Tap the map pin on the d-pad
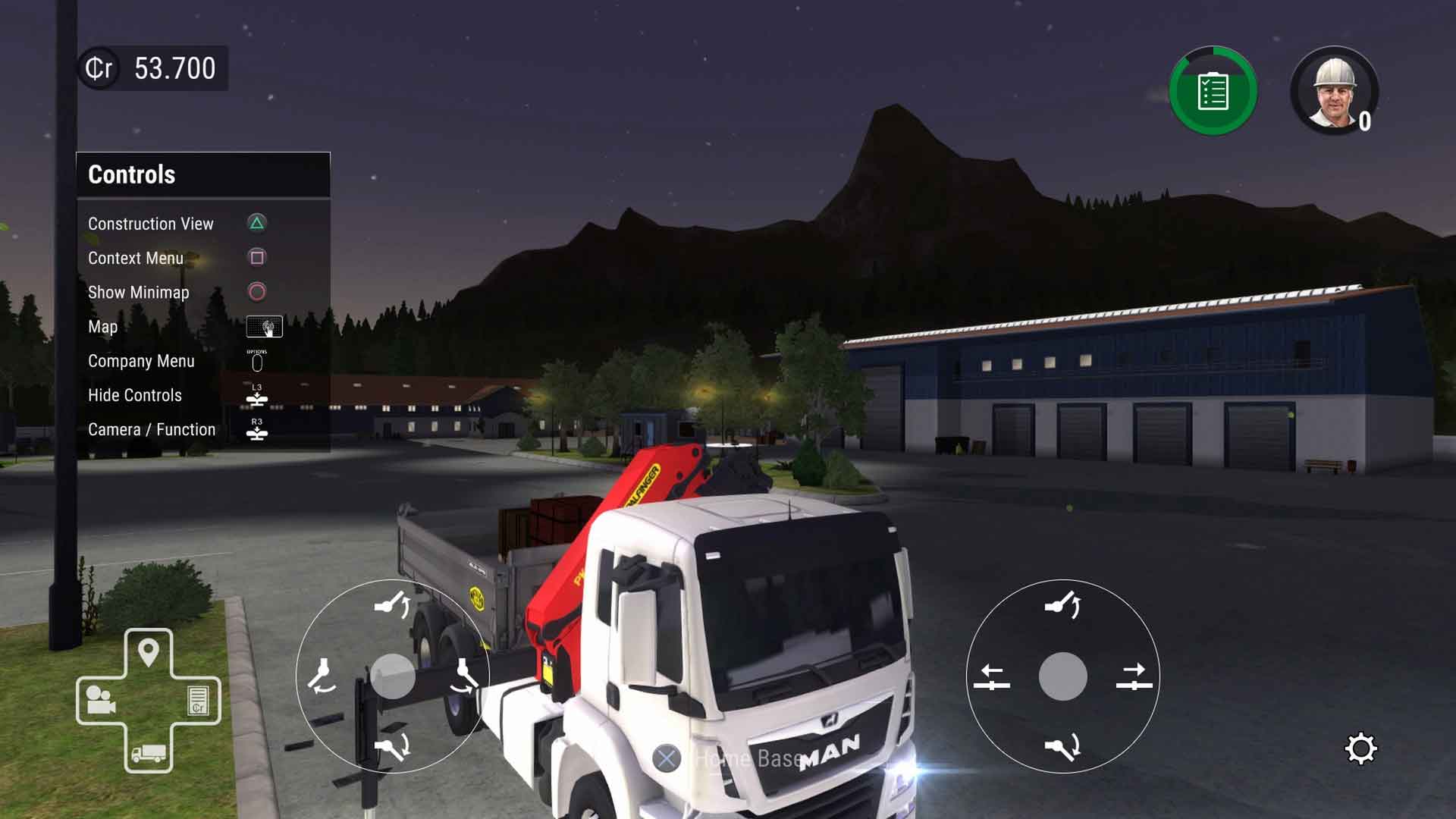Image resolution: width=1456 pixels, height=819 pixels. pos(149,652)
